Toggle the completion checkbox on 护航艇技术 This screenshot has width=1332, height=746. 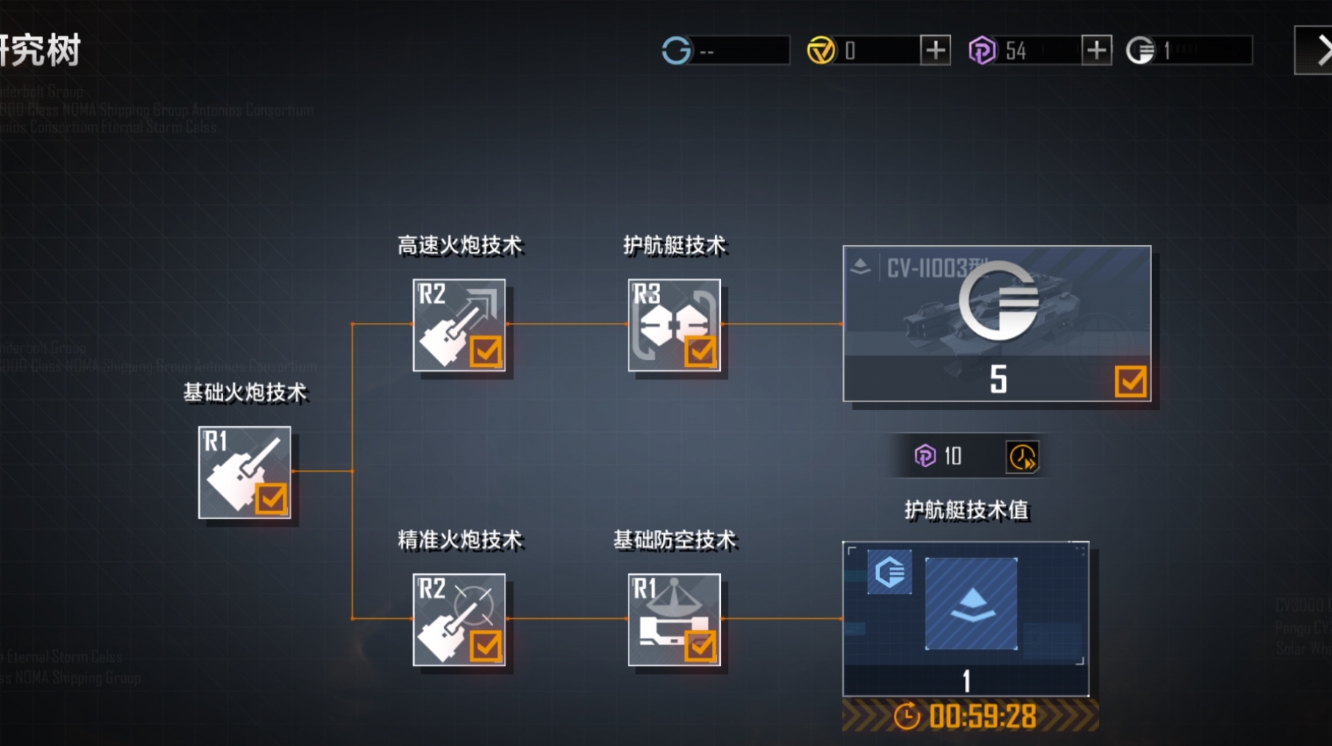click(700, 350)
